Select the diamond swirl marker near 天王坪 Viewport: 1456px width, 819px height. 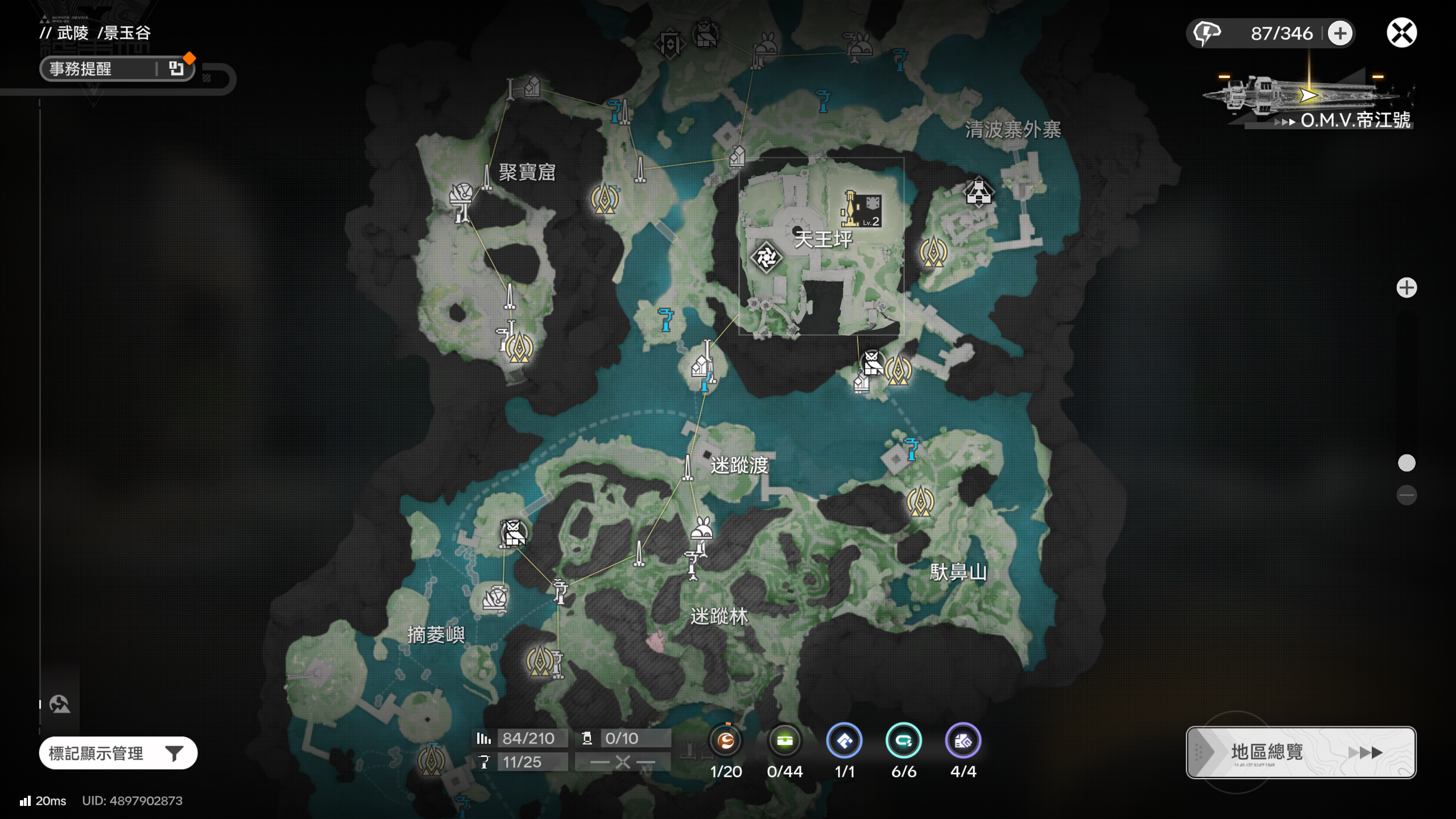pyautogui.click(x=766, y=258)
